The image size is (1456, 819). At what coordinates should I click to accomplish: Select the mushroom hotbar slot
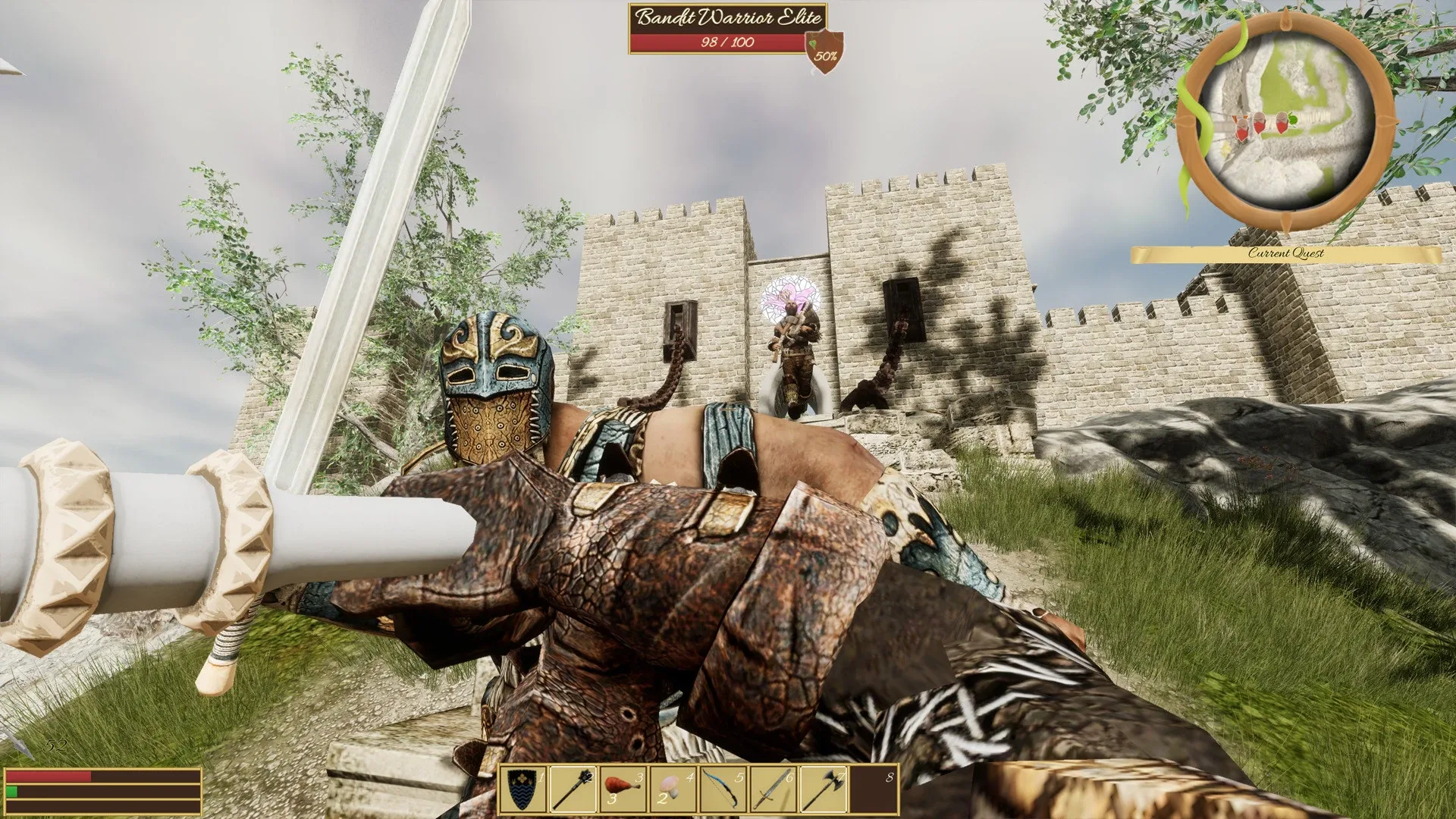(x=673, y=789)
